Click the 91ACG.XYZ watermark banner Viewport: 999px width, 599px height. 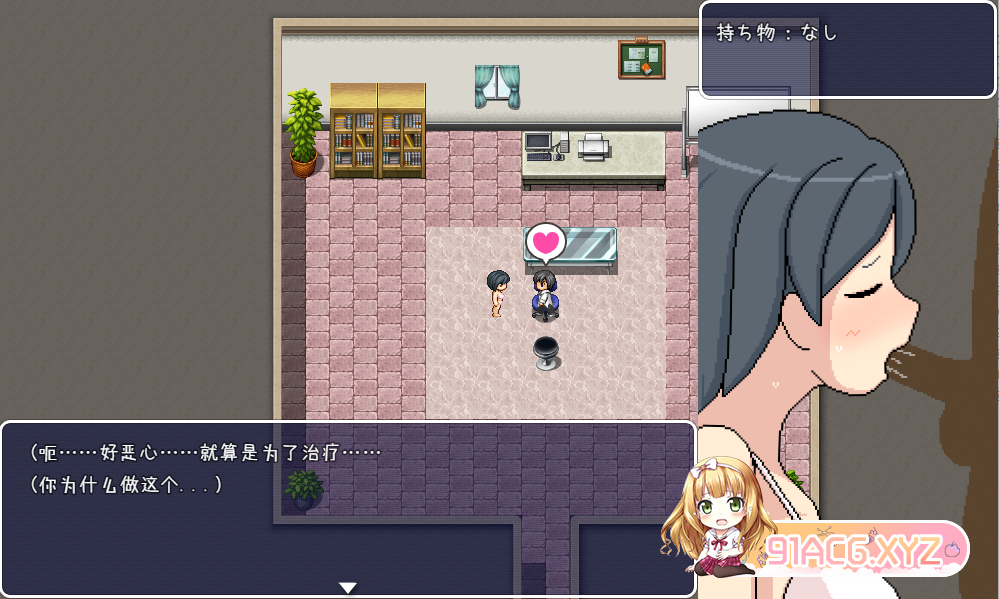coord(856,549)
